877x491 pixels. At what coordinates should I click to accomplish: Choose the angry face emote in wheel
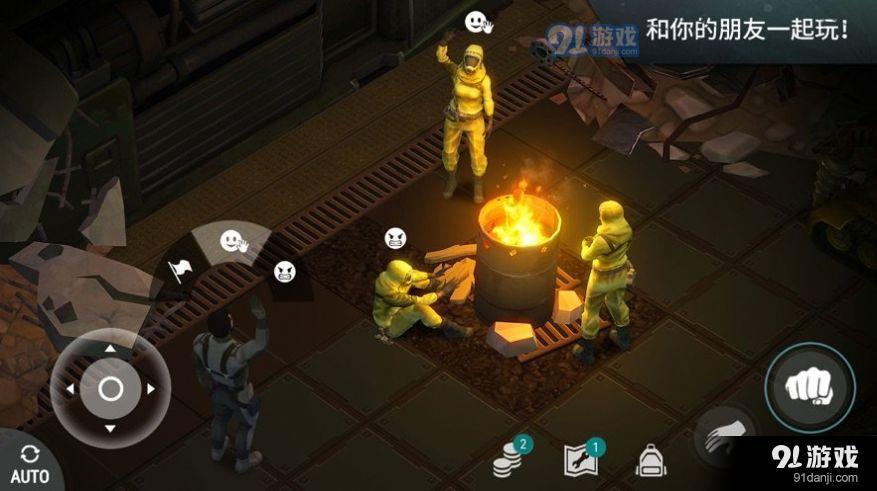pos(284,270)
